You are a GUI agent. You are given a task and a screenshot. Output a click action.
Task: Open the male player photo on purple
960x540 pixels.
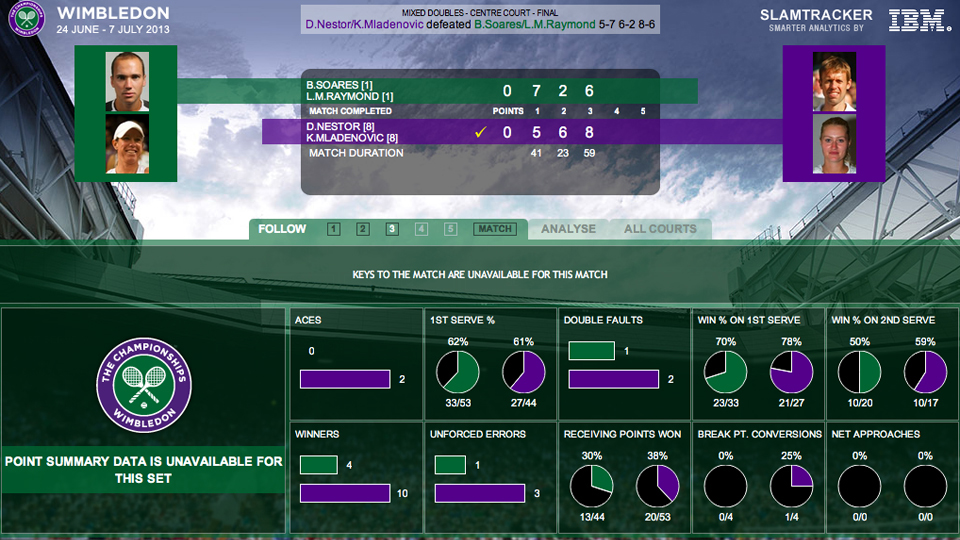pos(834,81)
